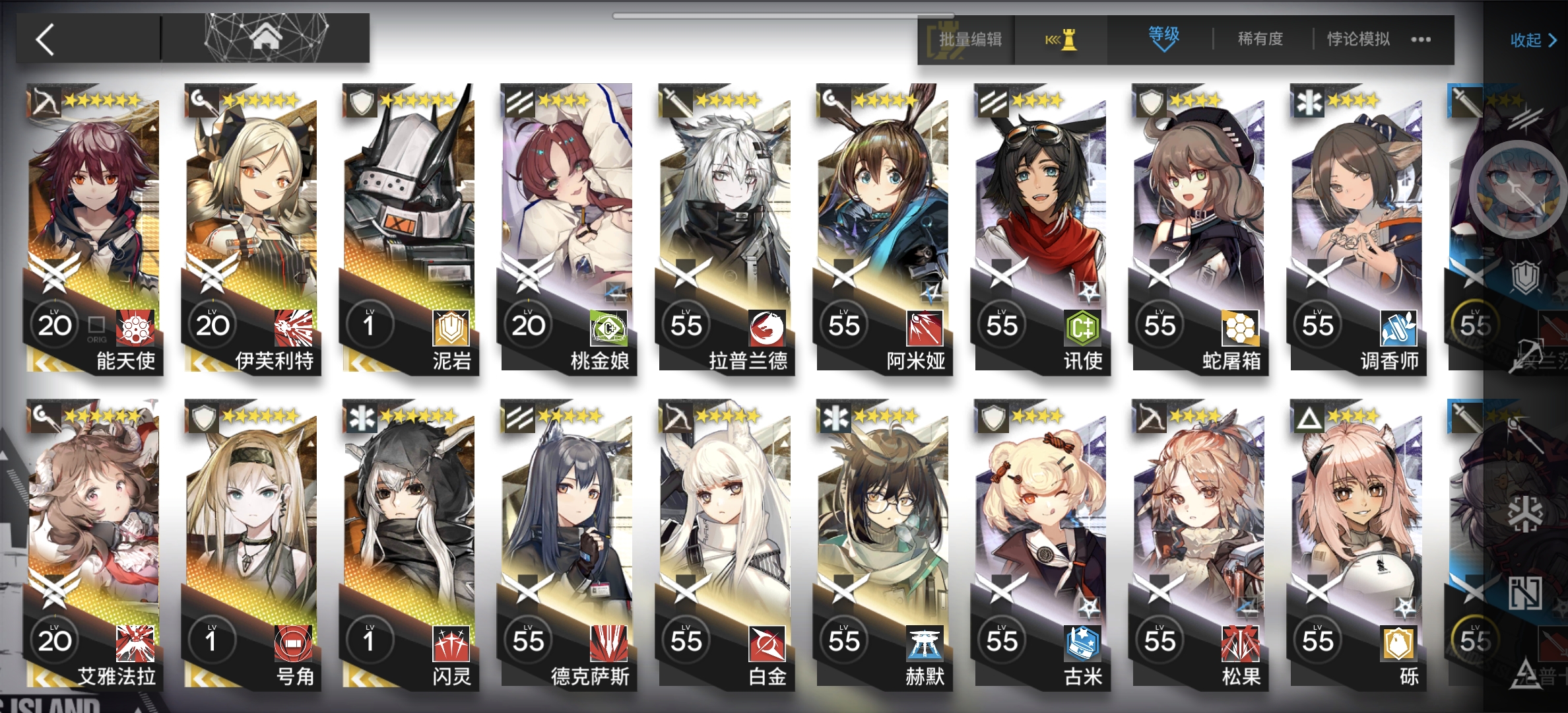Image resolution: width=1568 pixels, height=713 pixels.
Task: Go back using the arrow button
Action: 45,40
